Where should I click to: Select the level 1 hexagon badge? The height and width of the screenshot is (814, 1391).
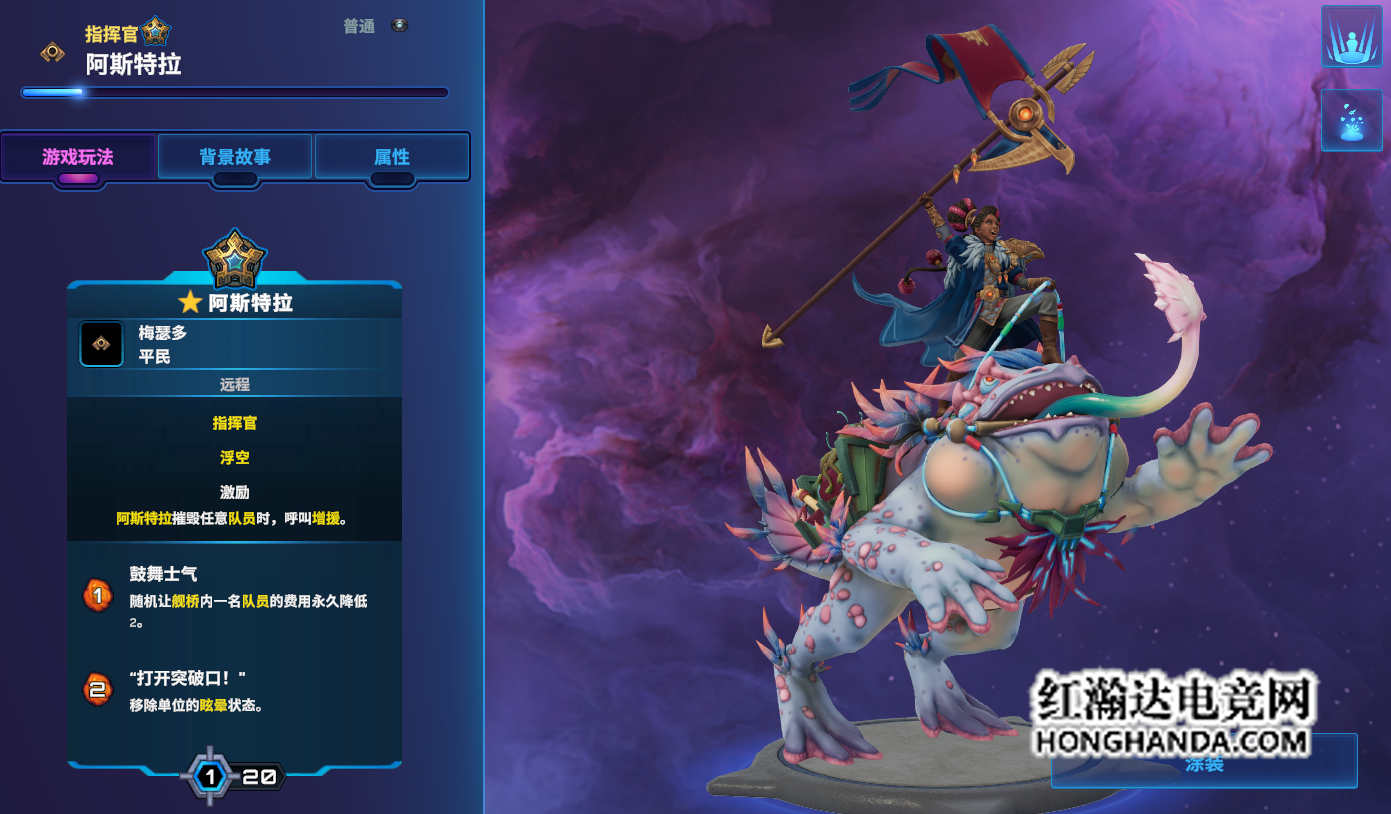[210, 777]
